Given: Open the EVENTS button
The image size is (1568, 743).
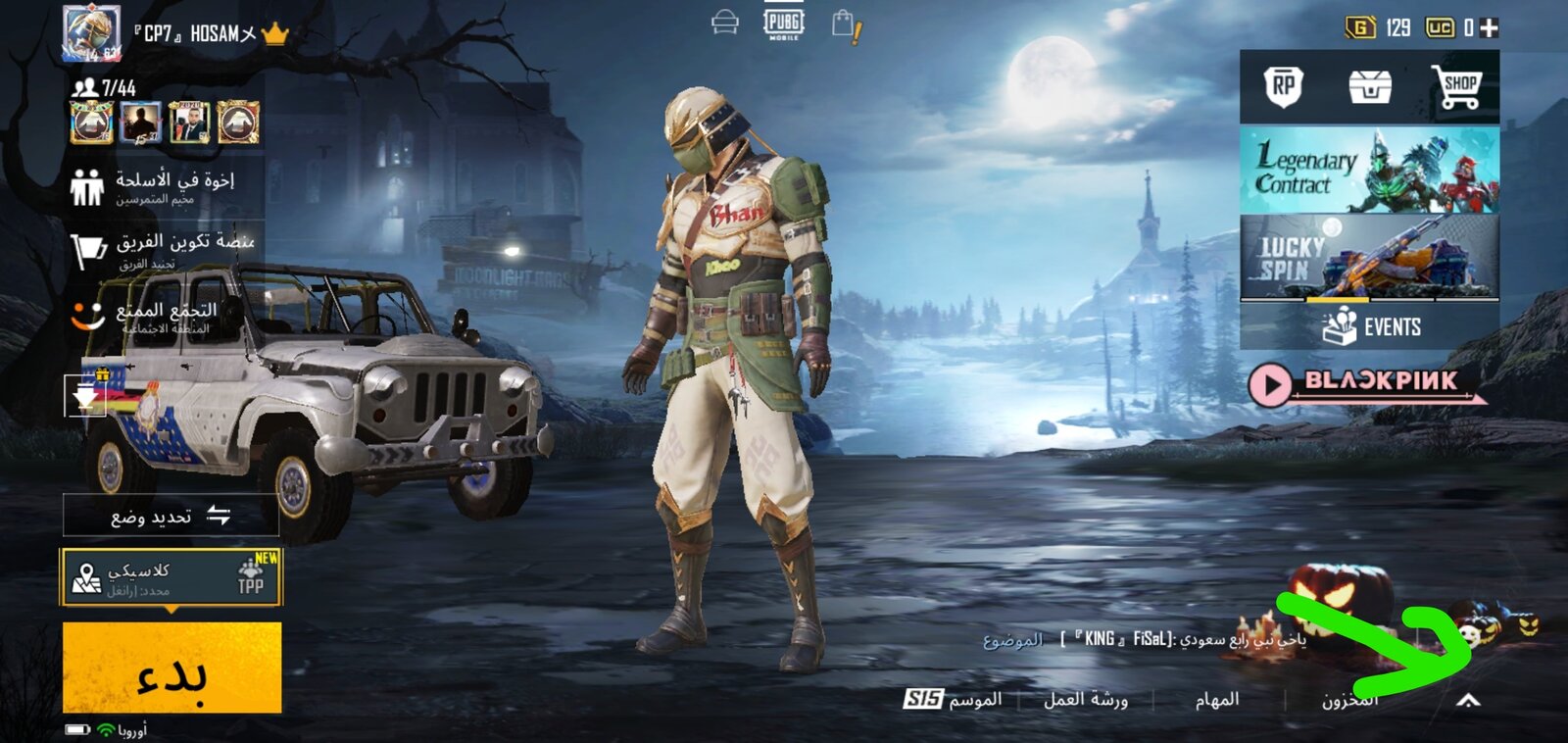Looking at the screenshot, I should (x=1370, y=326).
